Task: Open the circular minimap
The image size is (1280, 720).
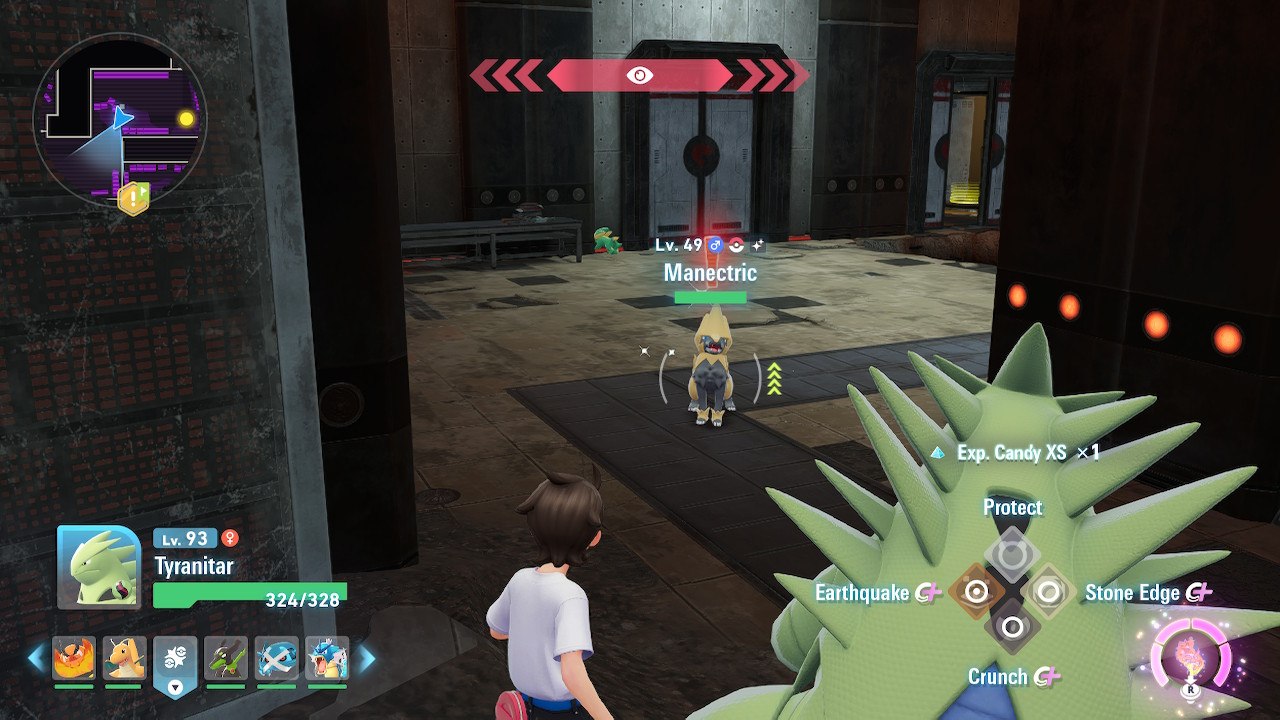Action: tap(120, 120)
